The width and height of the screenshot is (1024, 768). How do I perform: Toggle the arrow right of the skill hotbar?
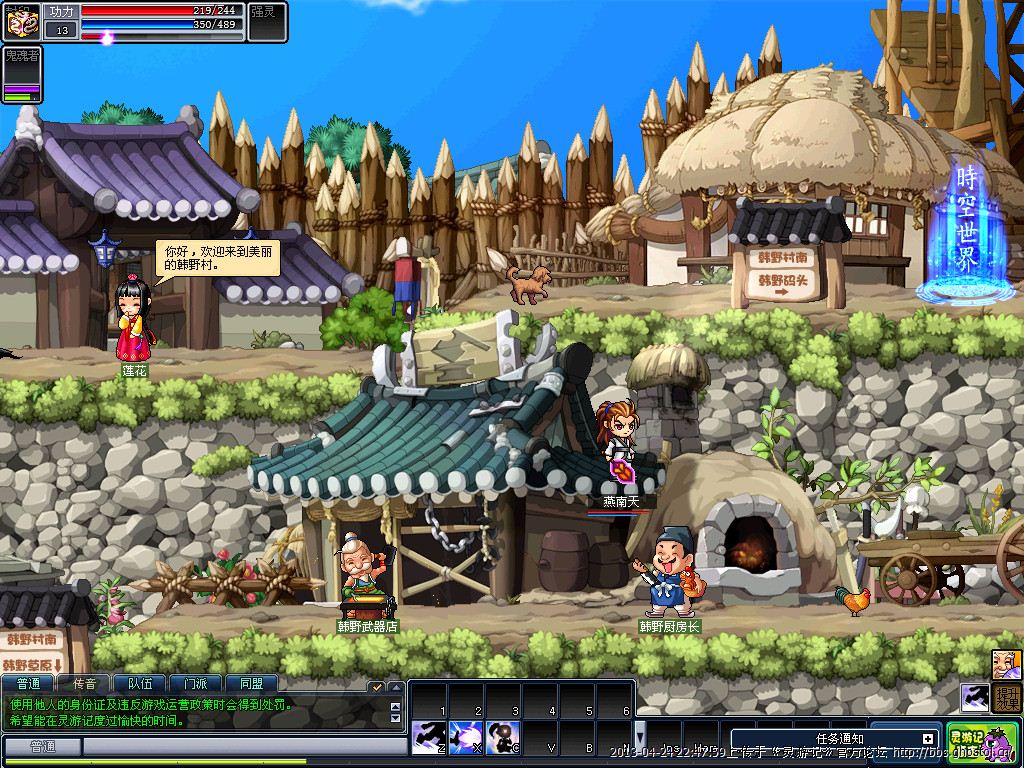(x=641, y=736)
